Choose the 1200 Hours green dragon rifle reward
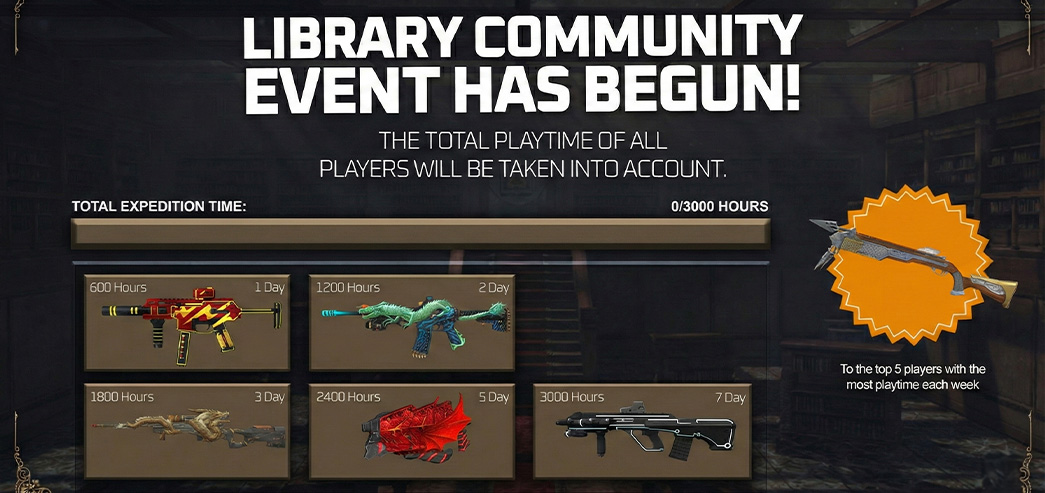 coord(412,322)
